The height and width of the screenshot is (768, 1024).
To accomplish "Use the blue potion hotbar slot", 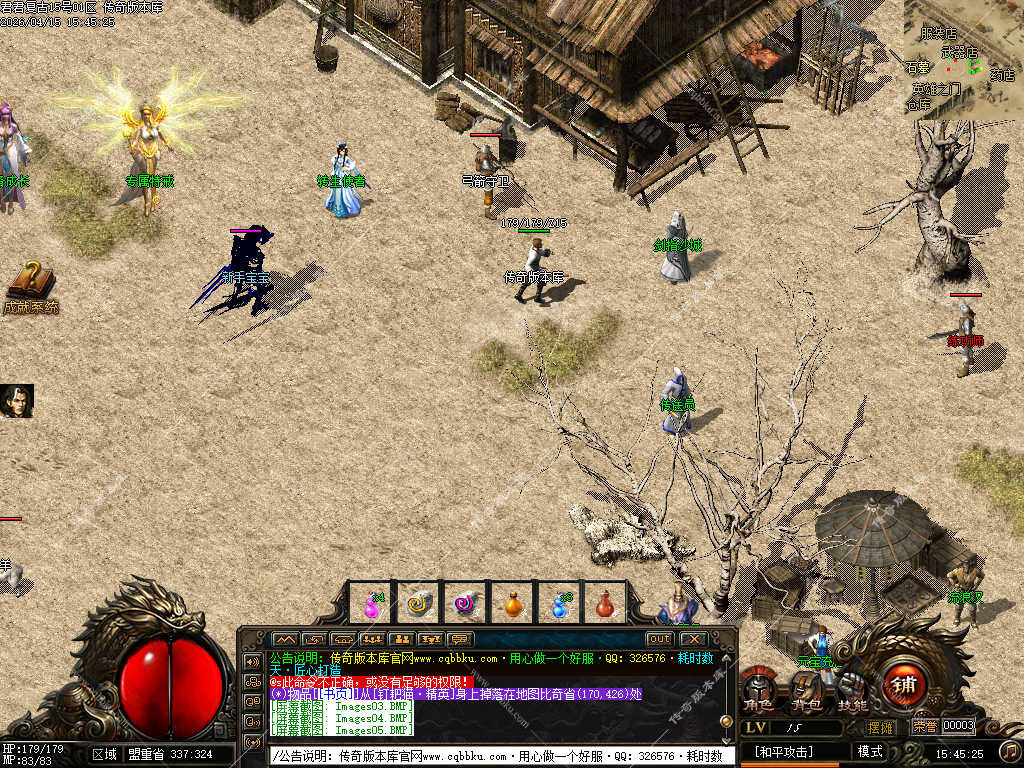I will tap(561, 604).
